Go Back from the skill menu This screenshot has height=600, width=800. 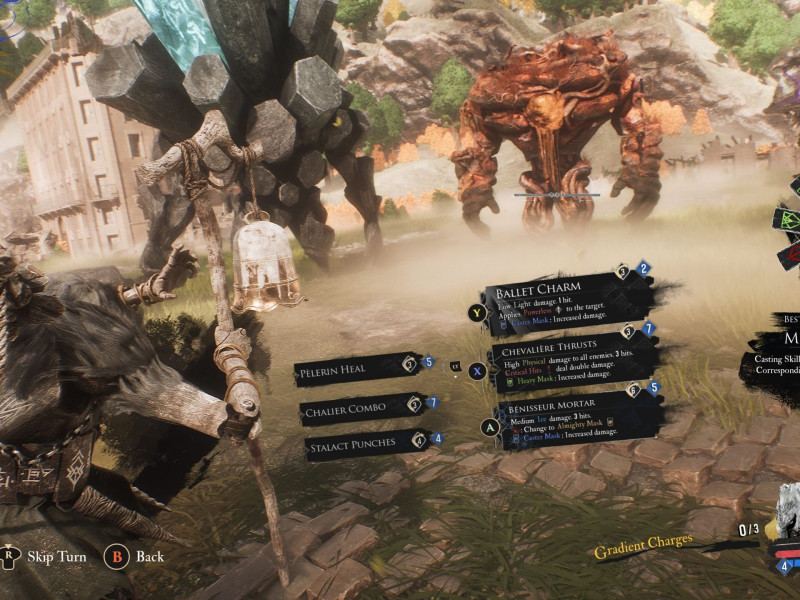coord(150,556)
